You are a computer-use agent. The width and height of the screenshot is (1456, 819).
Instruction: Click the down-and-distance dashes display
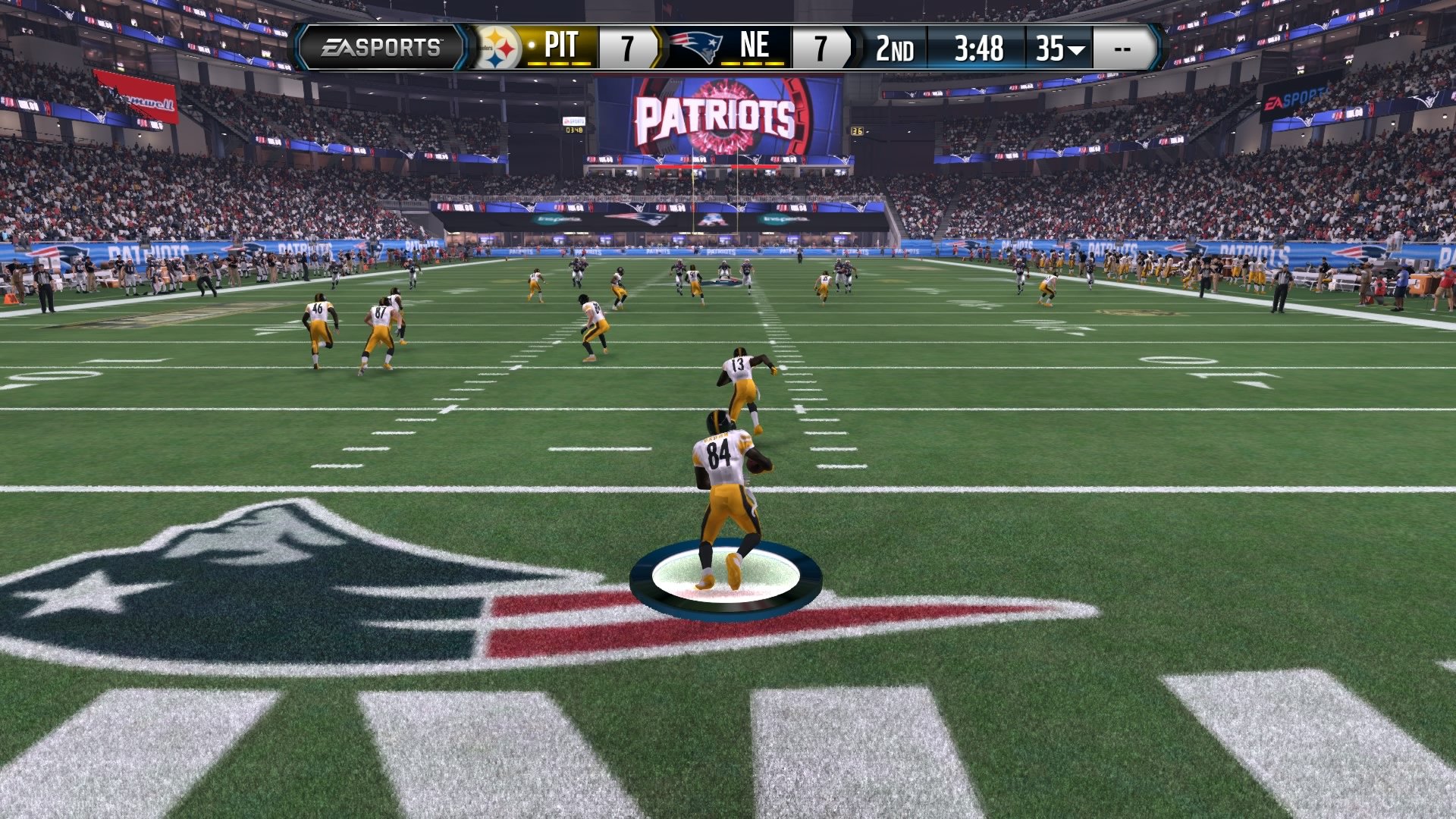(1123, 47)
